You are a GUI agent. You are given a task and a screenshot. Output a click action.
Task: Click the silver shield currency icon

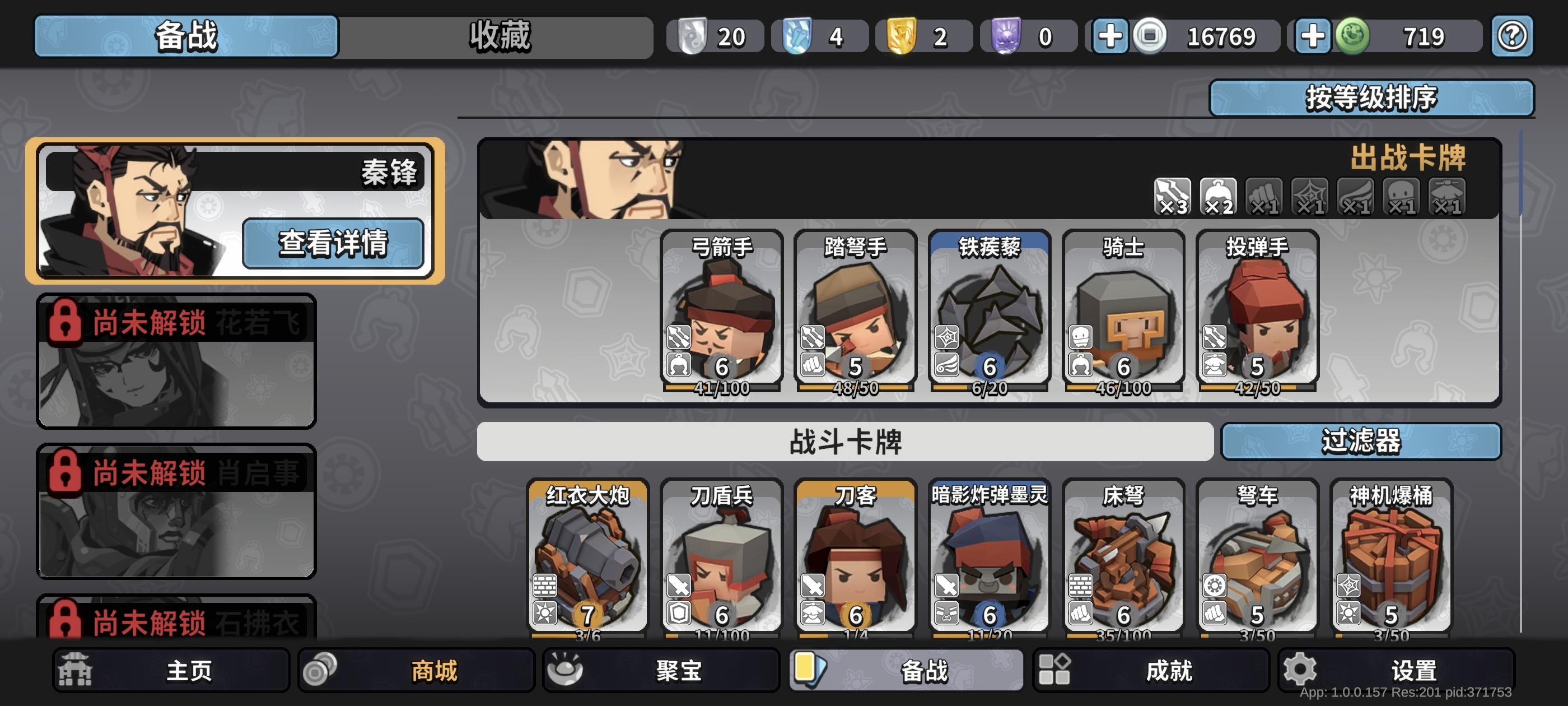pyautogui.click(x=694, y=35)
